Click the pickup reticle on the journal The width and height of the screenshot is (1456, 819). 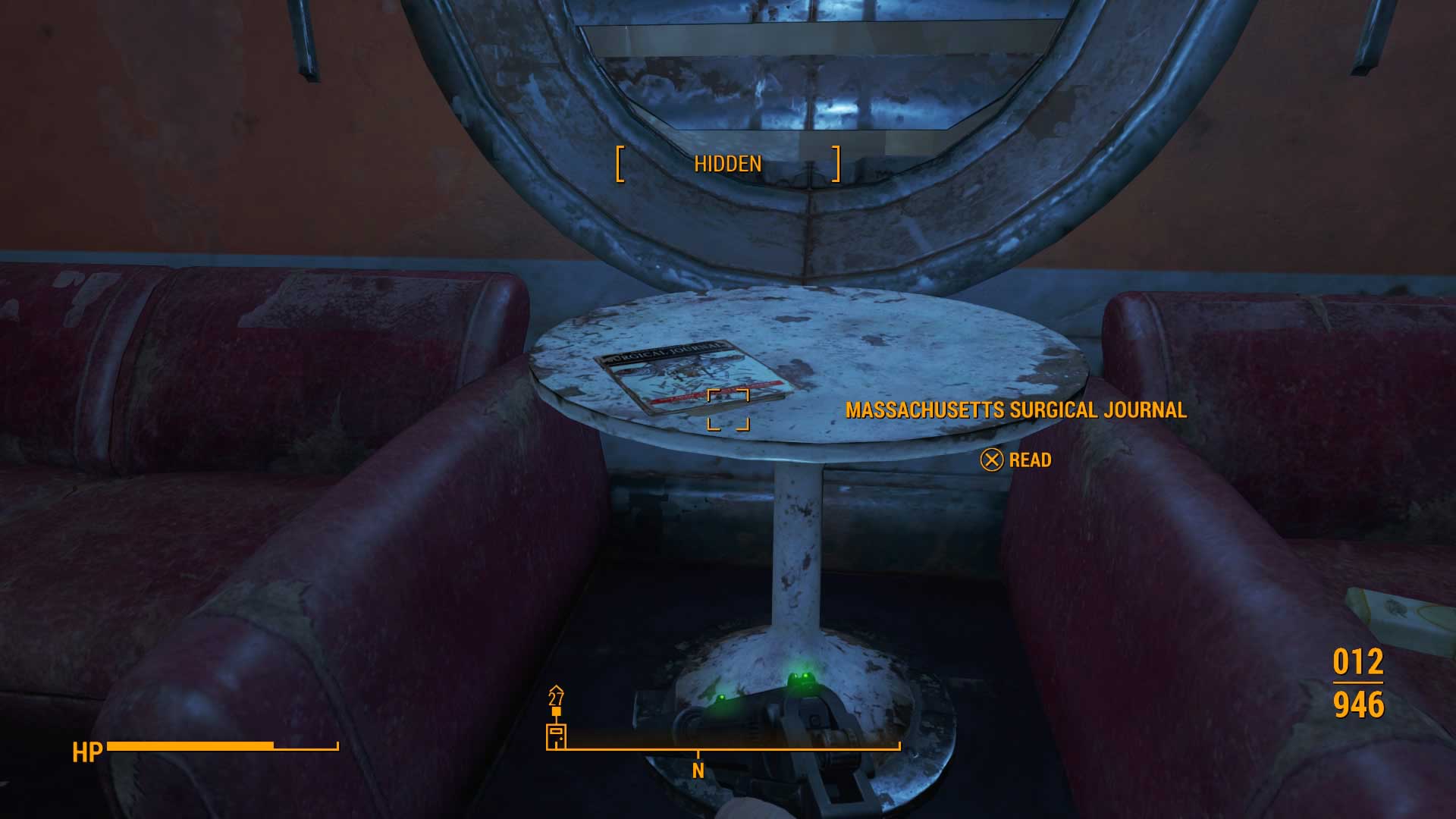(x=730, y=408)
